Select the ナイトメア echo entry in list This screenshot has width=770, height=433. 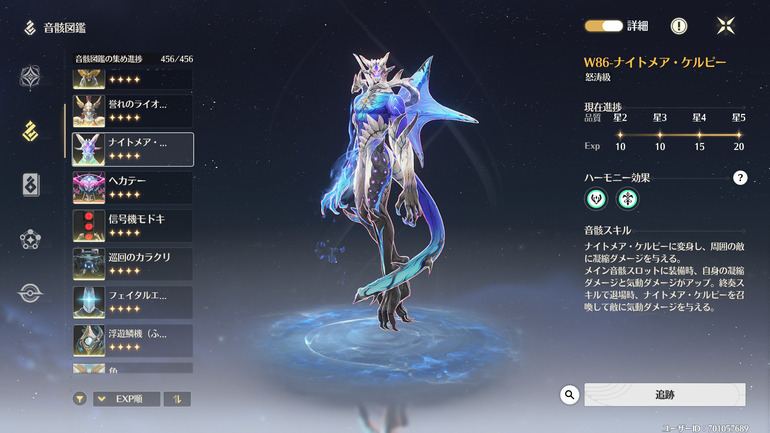[132, 148]
